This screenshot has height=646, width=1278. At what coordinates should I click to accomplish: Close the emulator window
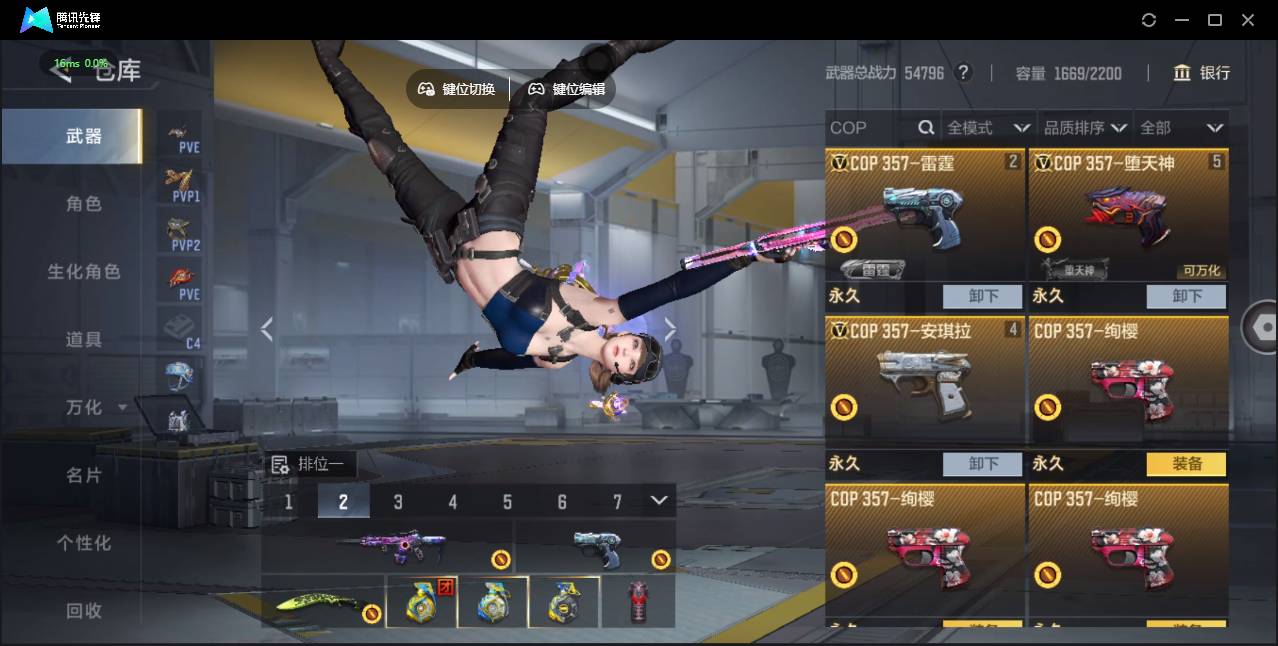coord(1248,20)
